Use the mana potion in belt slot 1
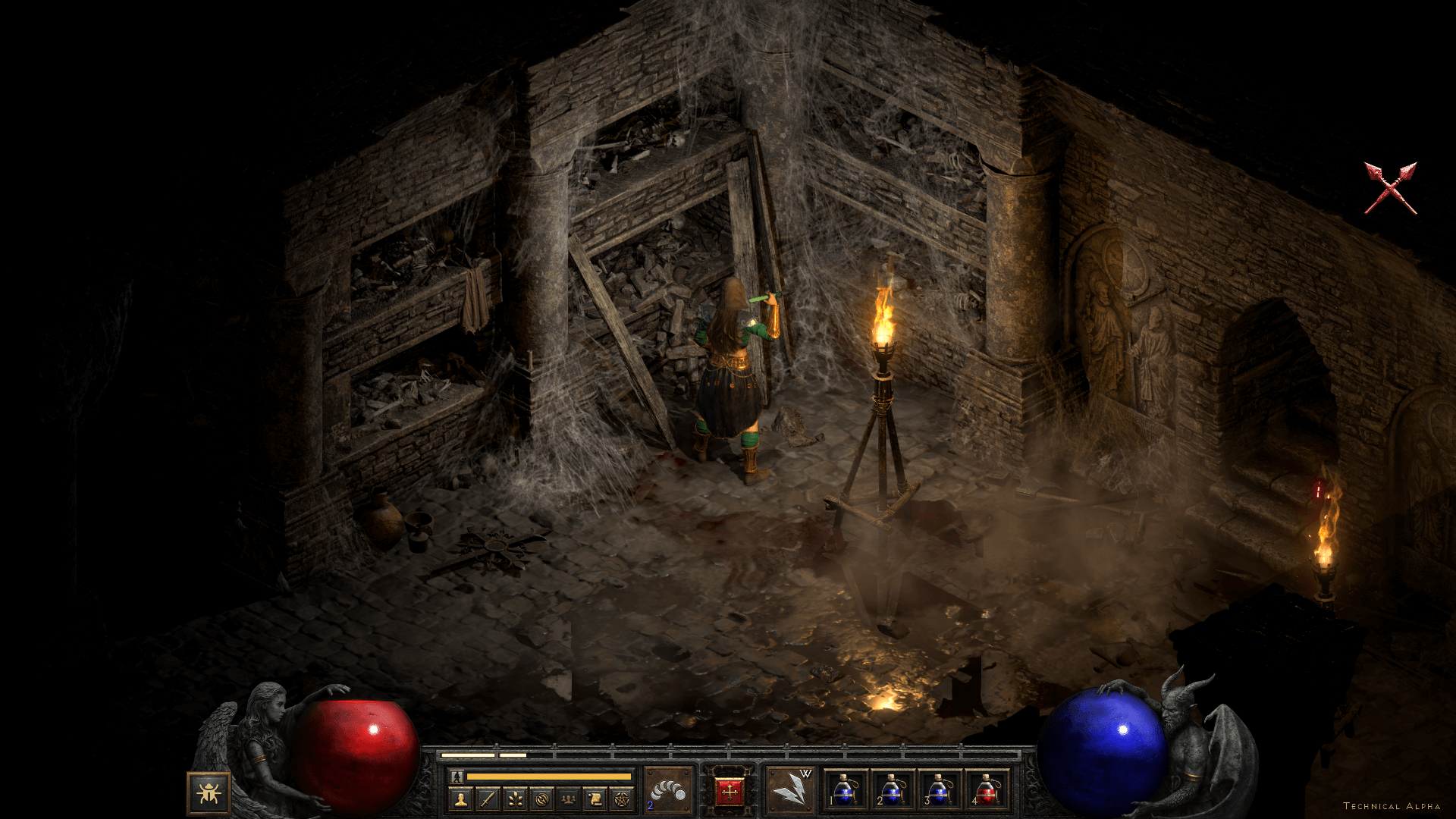The width and height of the screenshot is (1456, 819). [844, 790]
